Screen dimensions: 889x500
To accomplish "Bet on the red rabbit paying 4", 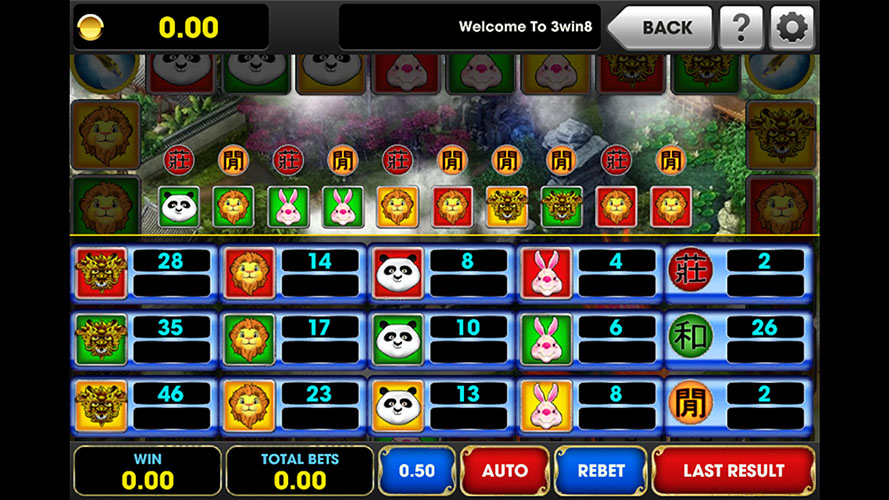I will pyautogui.click(x=546, y=272).
